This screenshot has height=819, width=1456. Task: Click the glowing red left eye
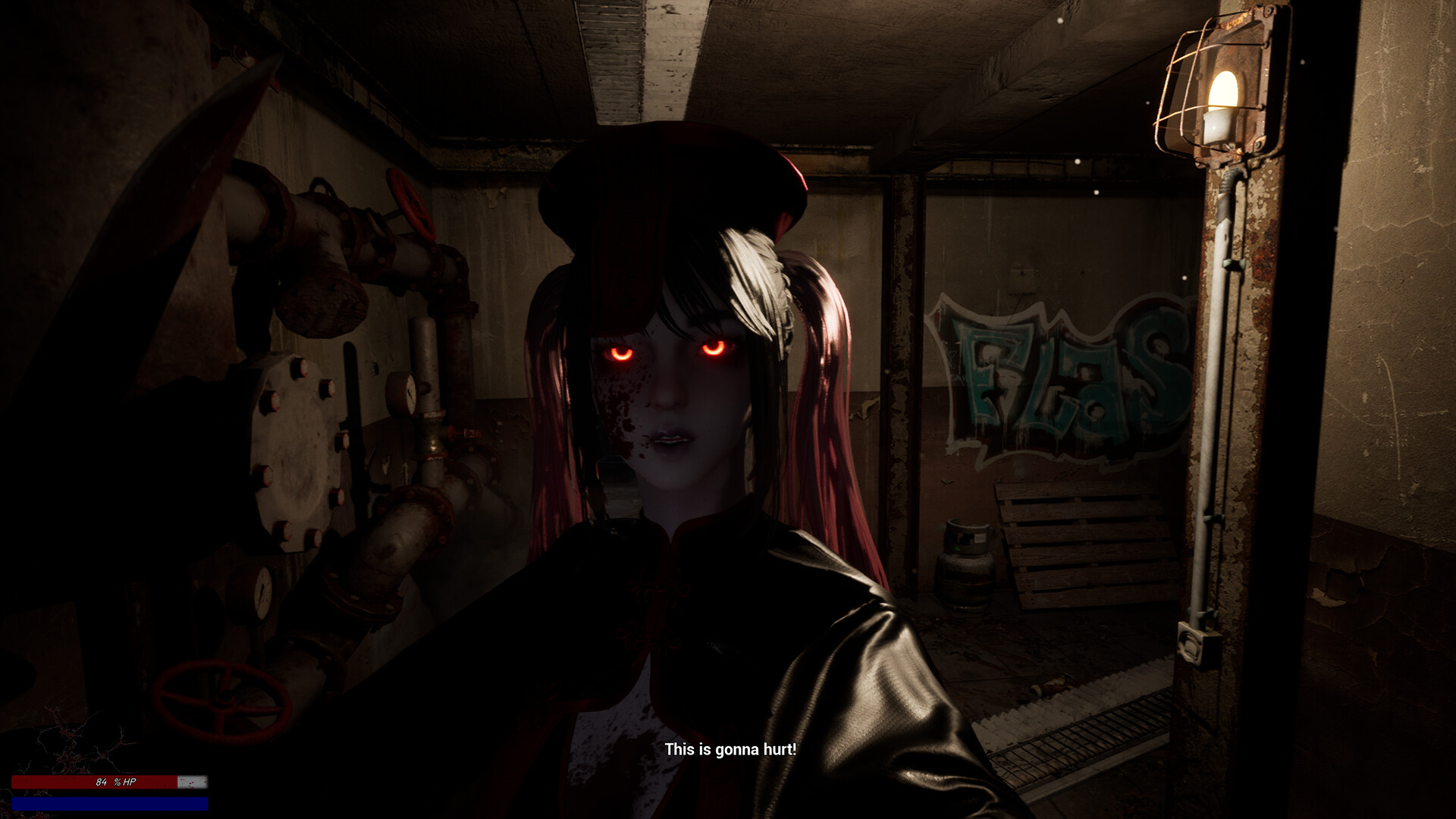tap(620, 353)
